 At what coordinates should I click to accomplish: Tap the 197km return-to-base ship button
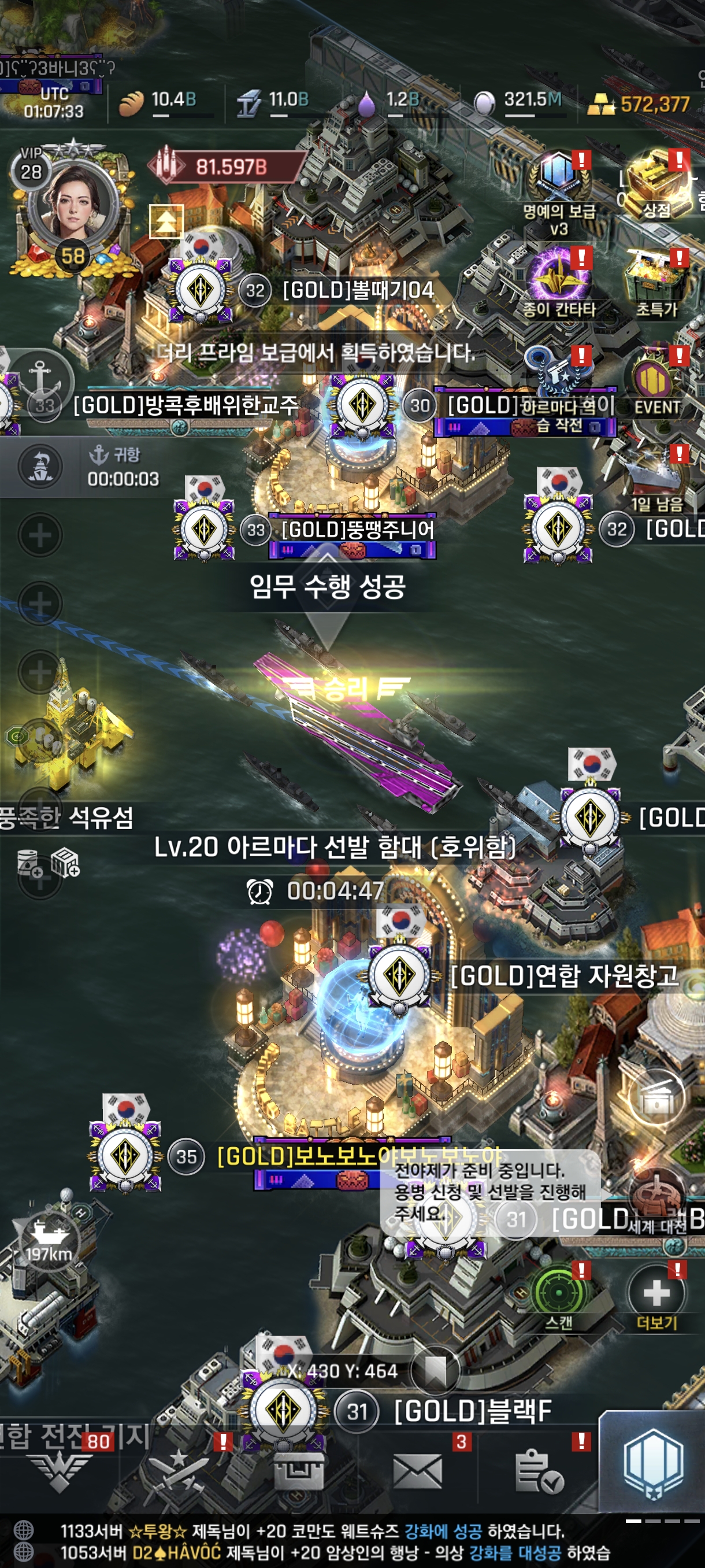(x=49, y=1239)
